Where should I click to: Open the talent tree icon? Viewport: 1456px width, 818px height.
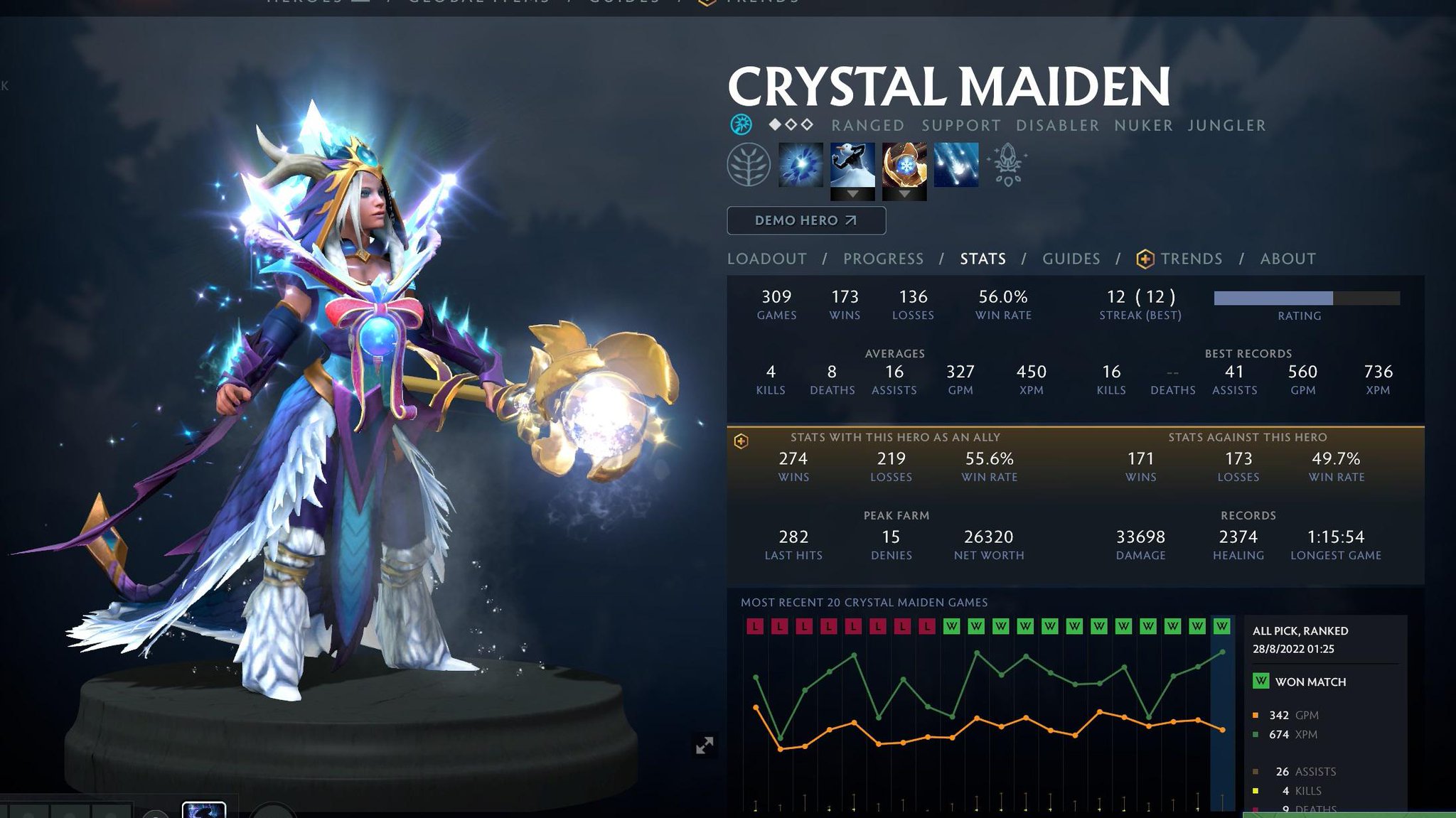pos(748,165)
